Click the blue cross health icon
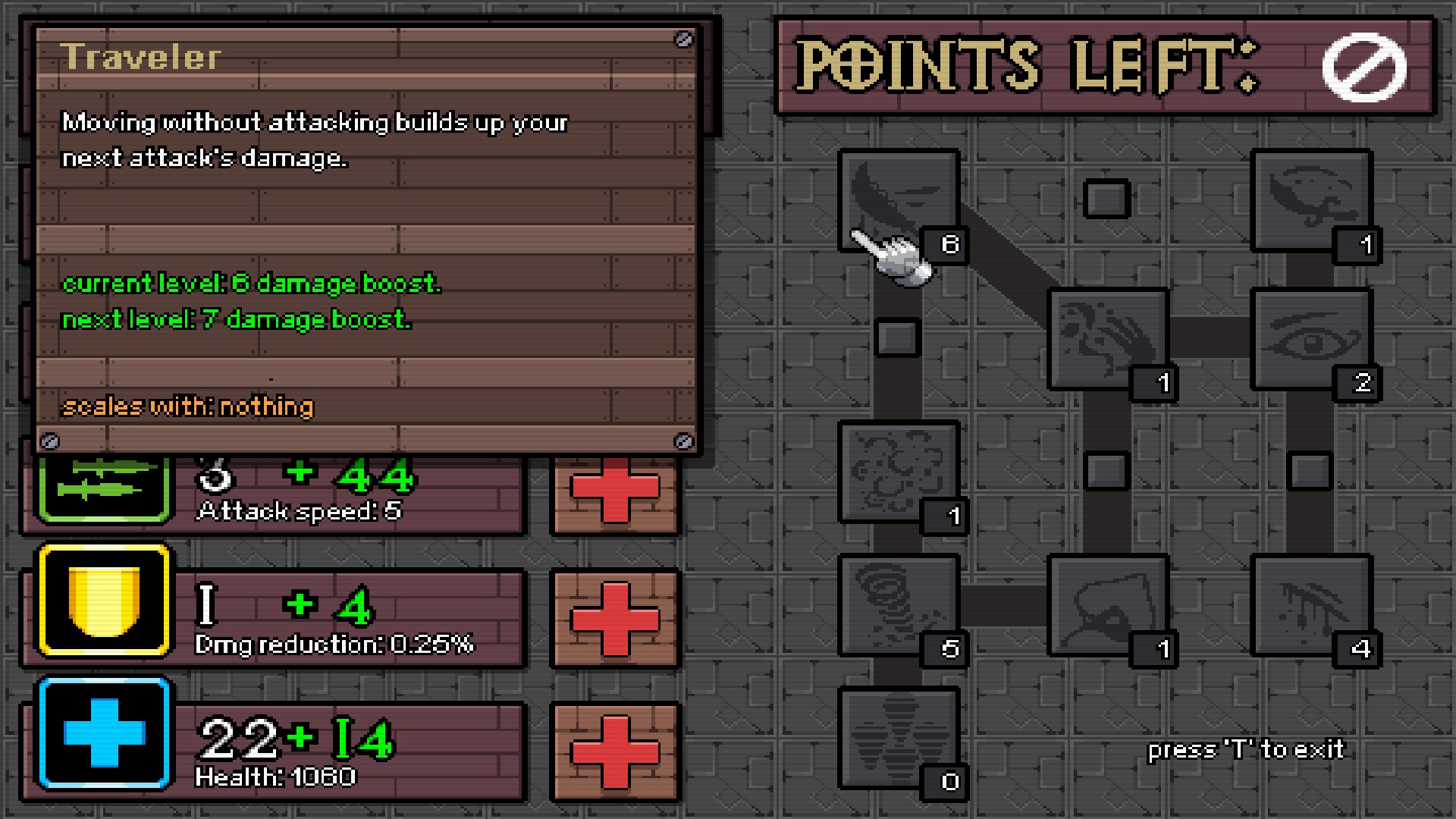The image size is (1456, 819). [x=104, y=733]
